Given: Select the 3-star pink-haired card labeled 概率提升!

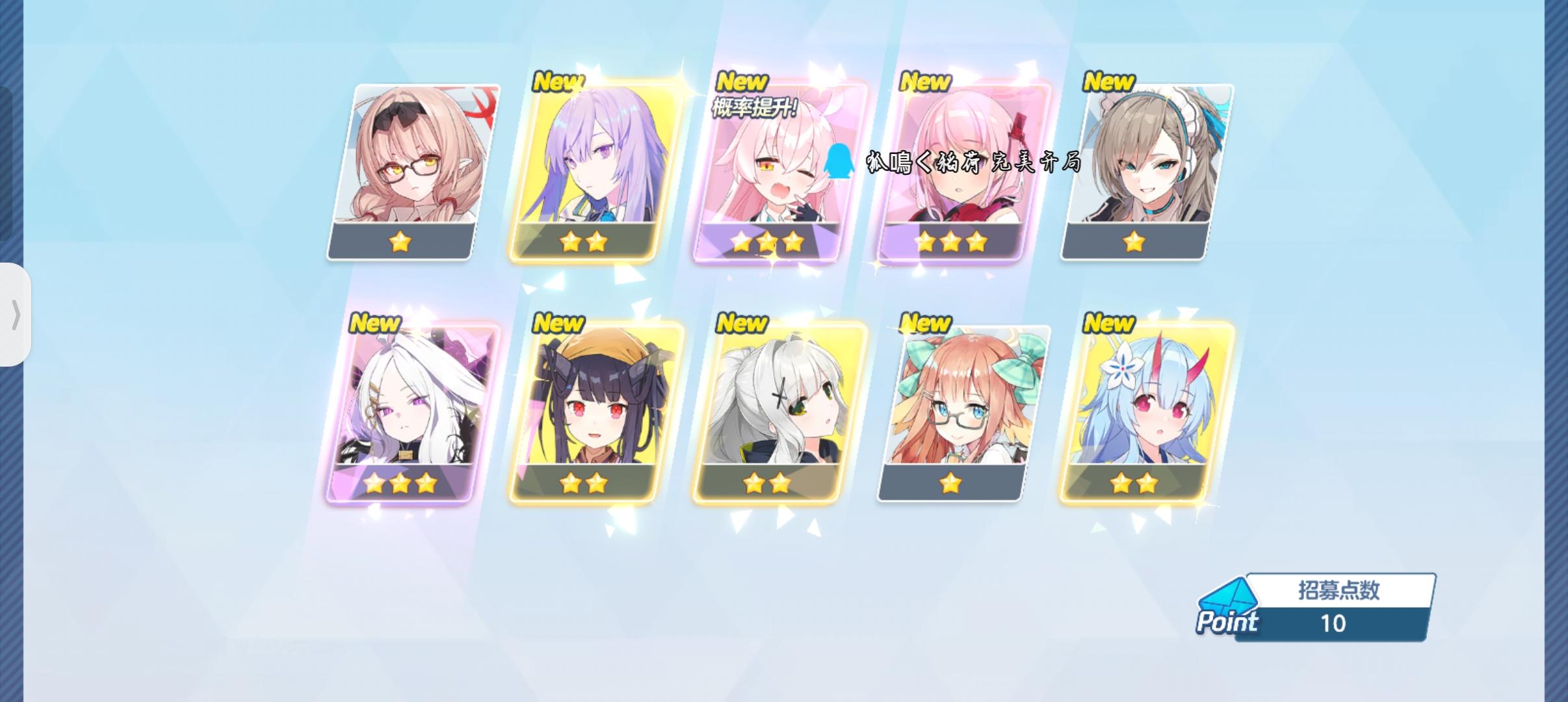Looking at the screenshot, I should pos(766,169).
